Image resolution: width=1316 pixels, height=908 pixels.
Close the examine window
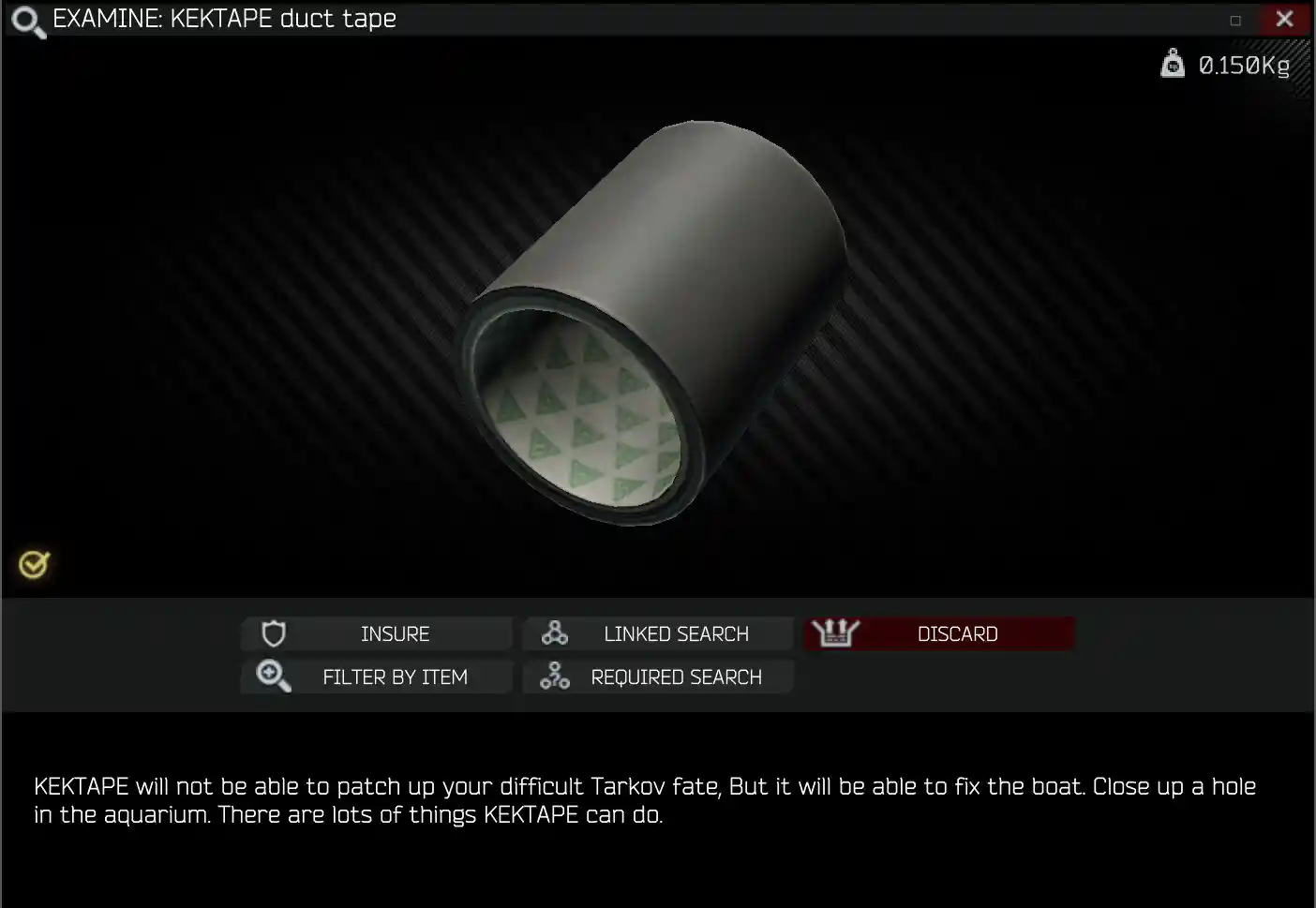(1285, 19)
